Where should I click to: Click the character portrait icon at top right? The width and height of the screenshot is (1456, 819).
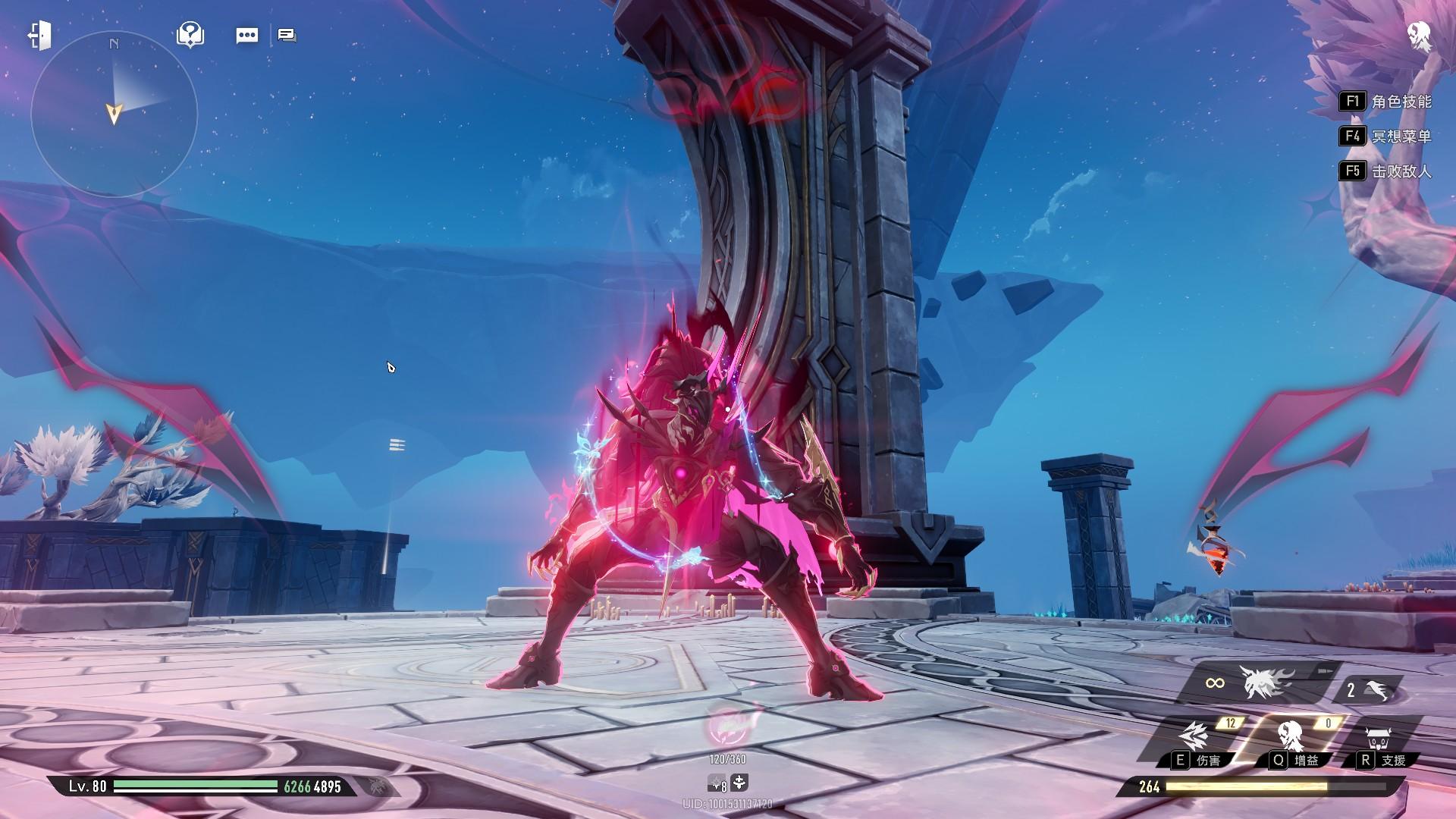coord(1418,36)
